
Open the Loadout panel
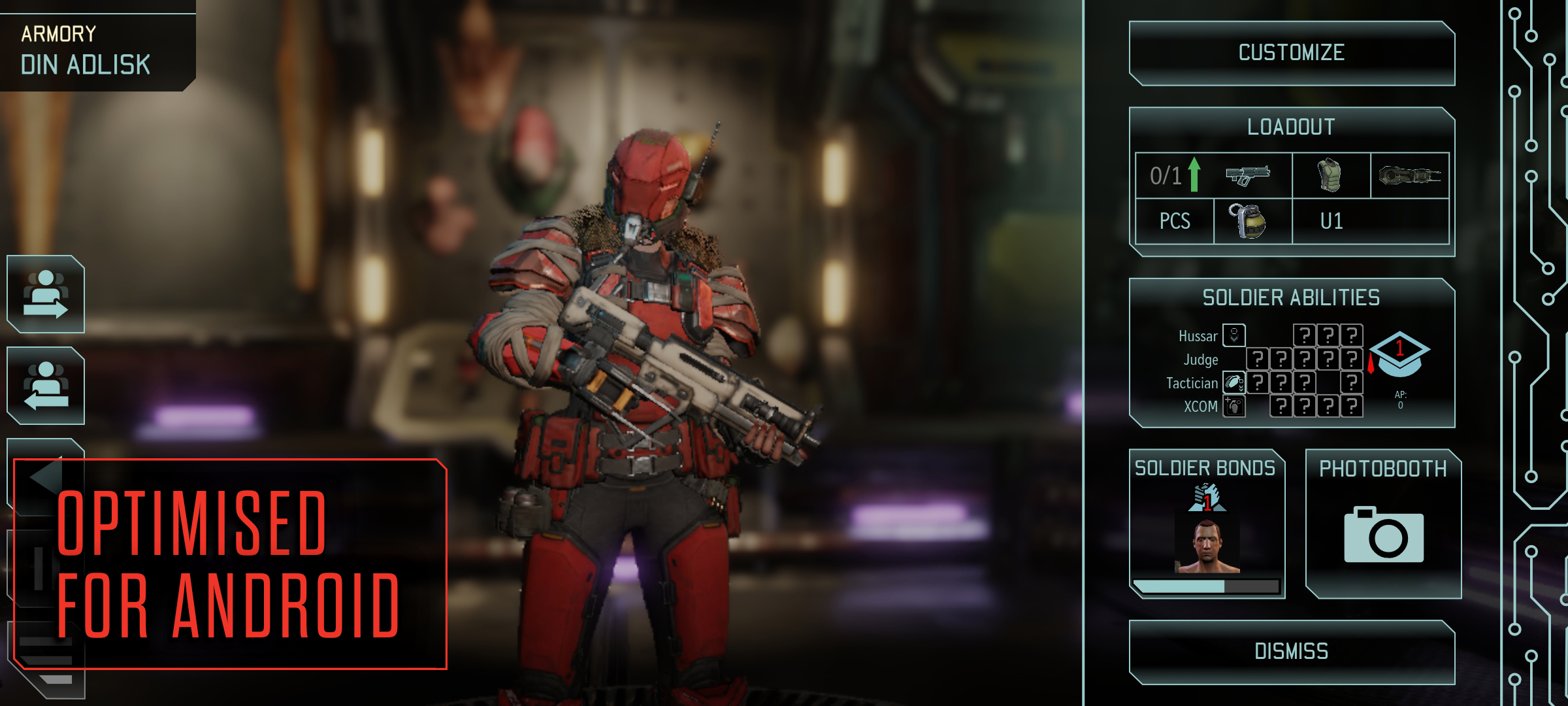coord(1291,126)
